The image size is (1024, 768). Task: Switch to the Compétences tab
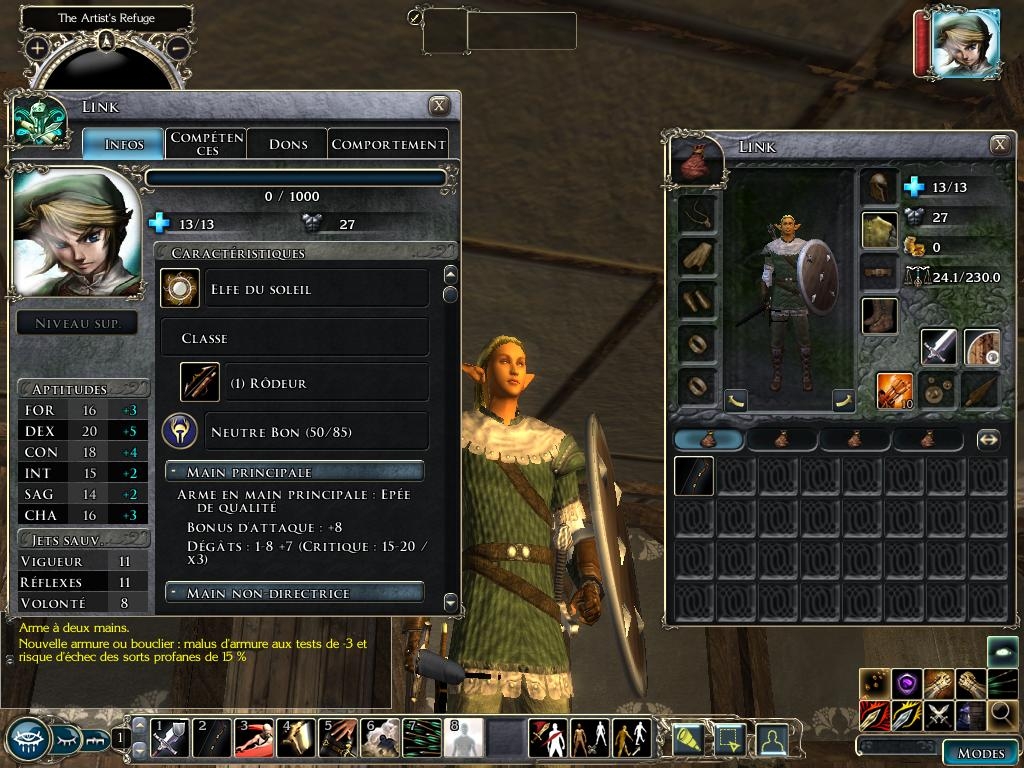pyautogui.click(x=206, y=144)
